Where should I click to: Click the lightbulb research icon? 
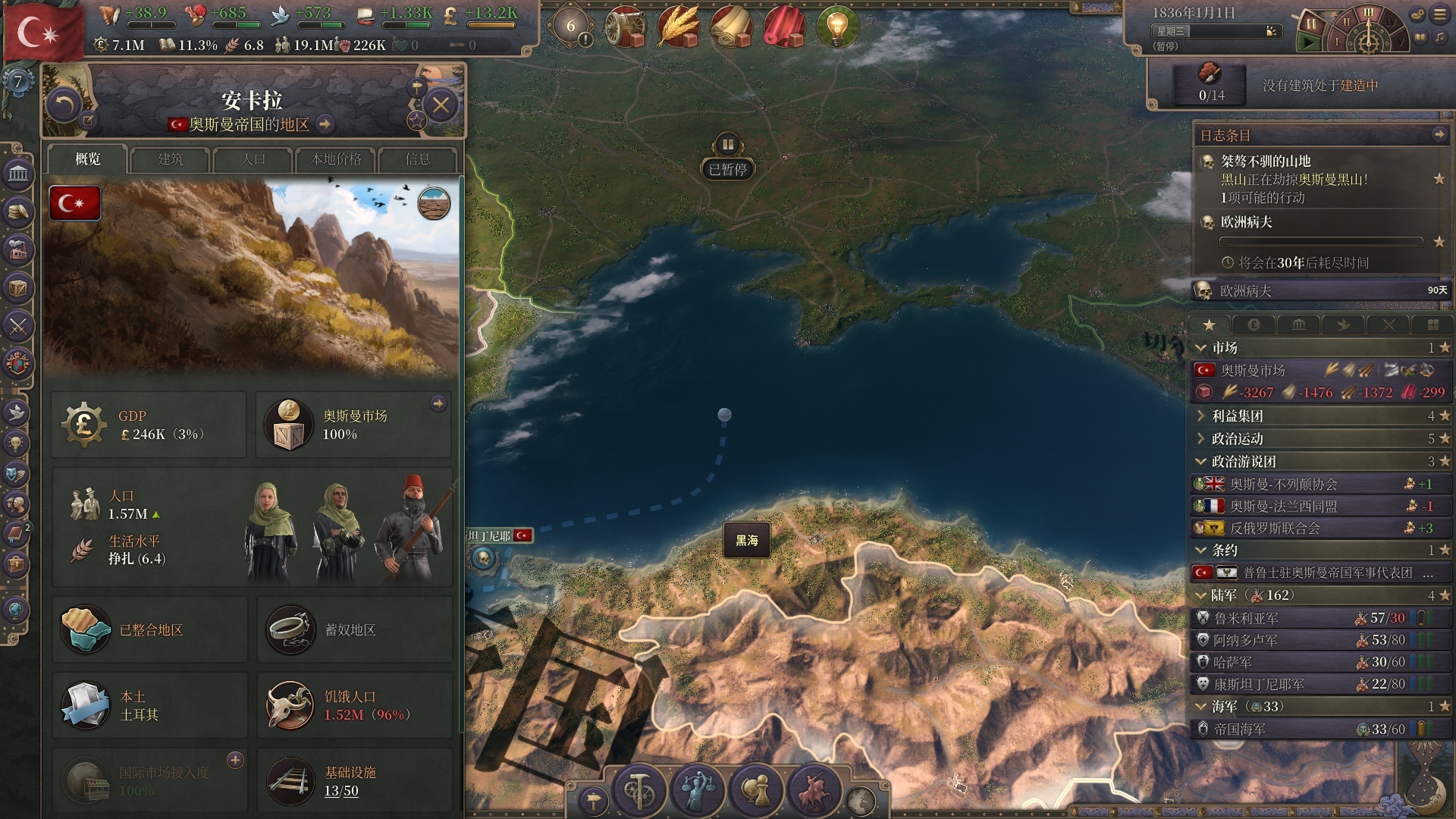click(x=836, y=27)
